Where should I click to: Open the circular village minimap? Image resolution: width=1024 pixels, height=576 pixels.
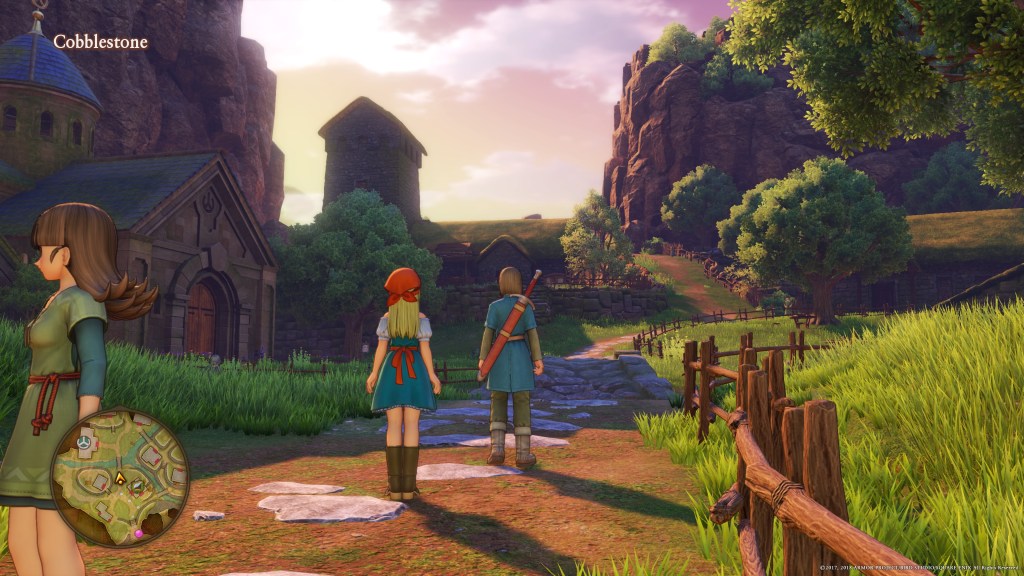[x=120, y=477]
